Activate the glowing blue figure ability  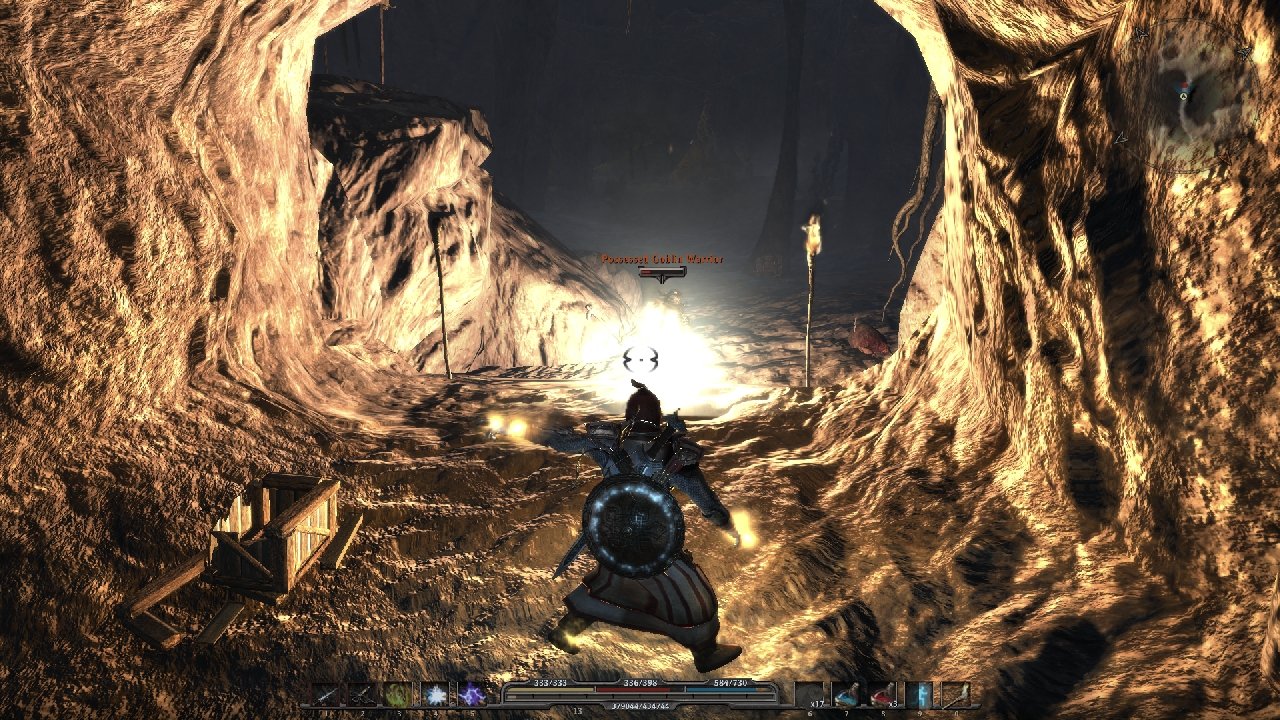(918, 694)
